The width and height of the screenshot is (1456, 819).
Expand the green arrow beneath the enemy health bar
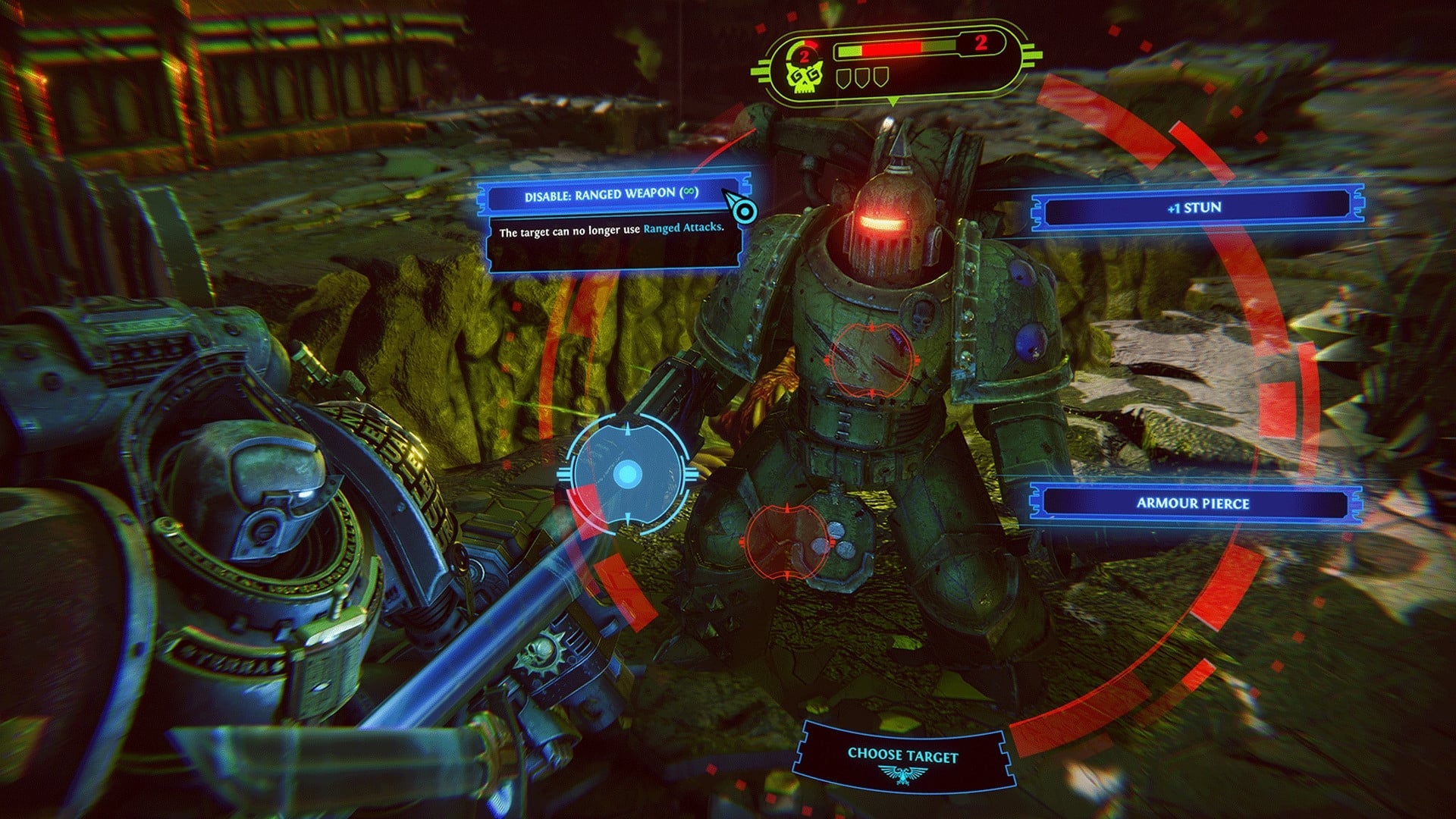[891, 103]
